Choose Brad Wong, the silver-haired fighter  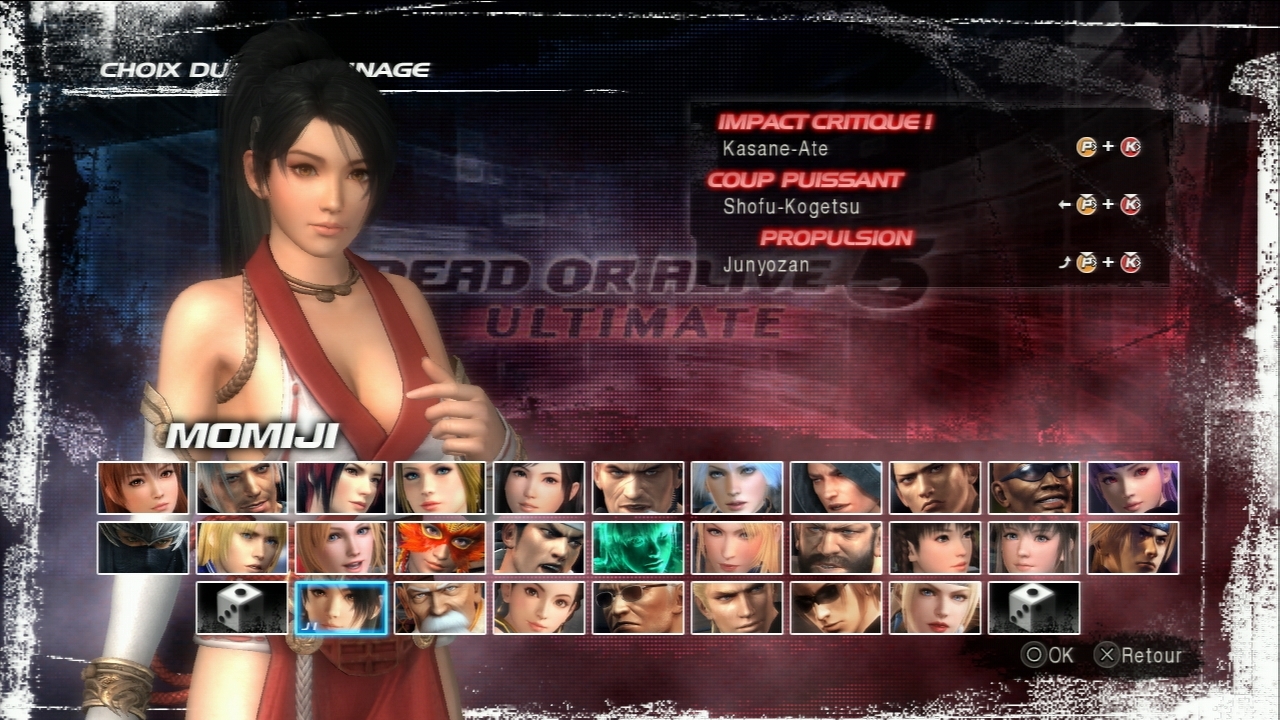coord(242,488)
